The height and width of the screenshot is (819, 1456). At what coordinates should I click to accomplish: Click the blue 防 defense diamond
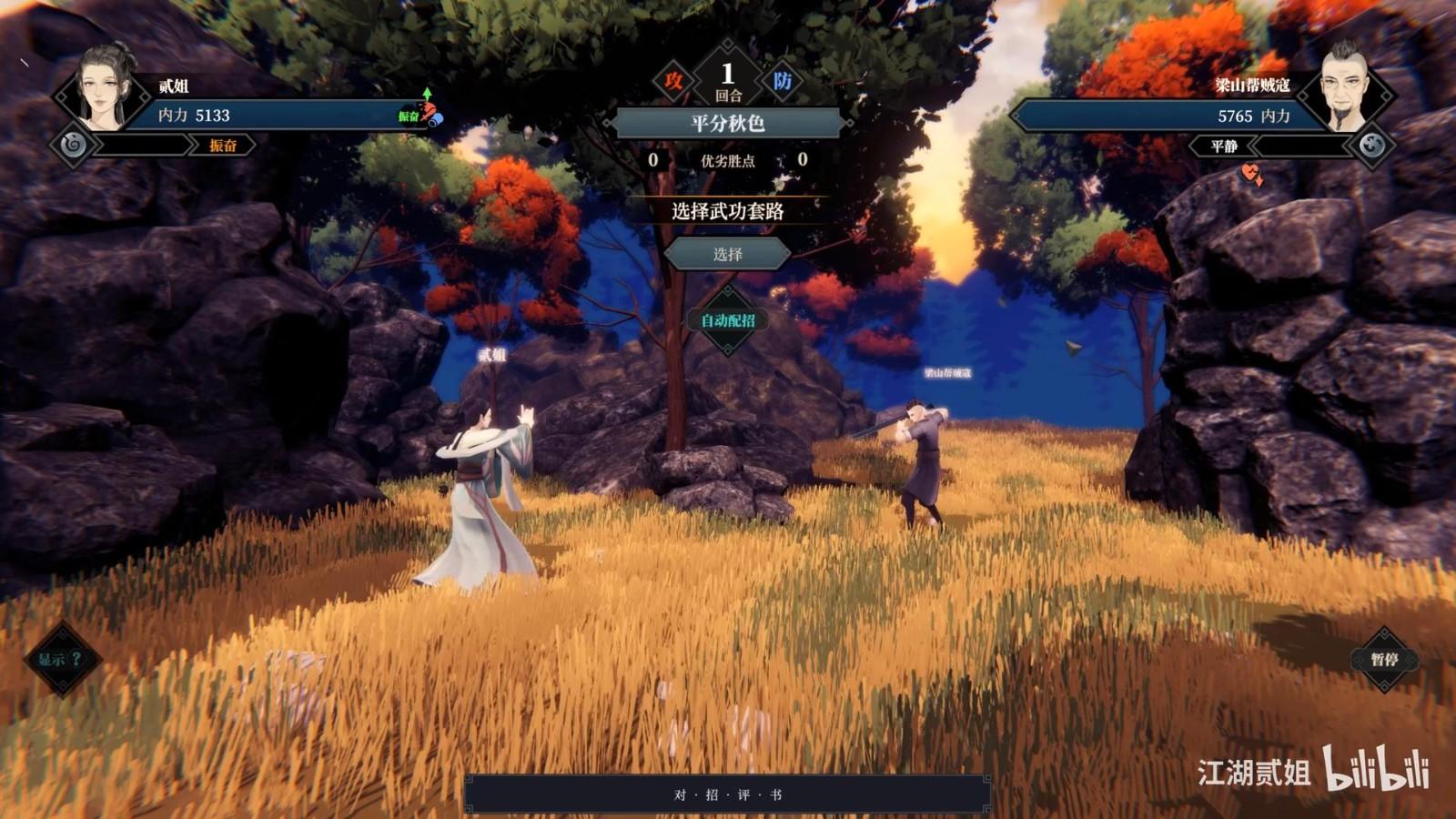(782, 81)
